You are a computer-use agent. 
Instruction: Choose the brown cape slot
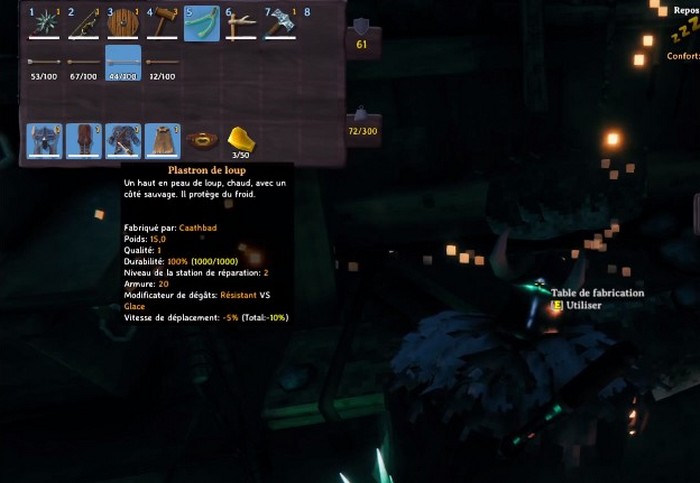coord(162,141)
